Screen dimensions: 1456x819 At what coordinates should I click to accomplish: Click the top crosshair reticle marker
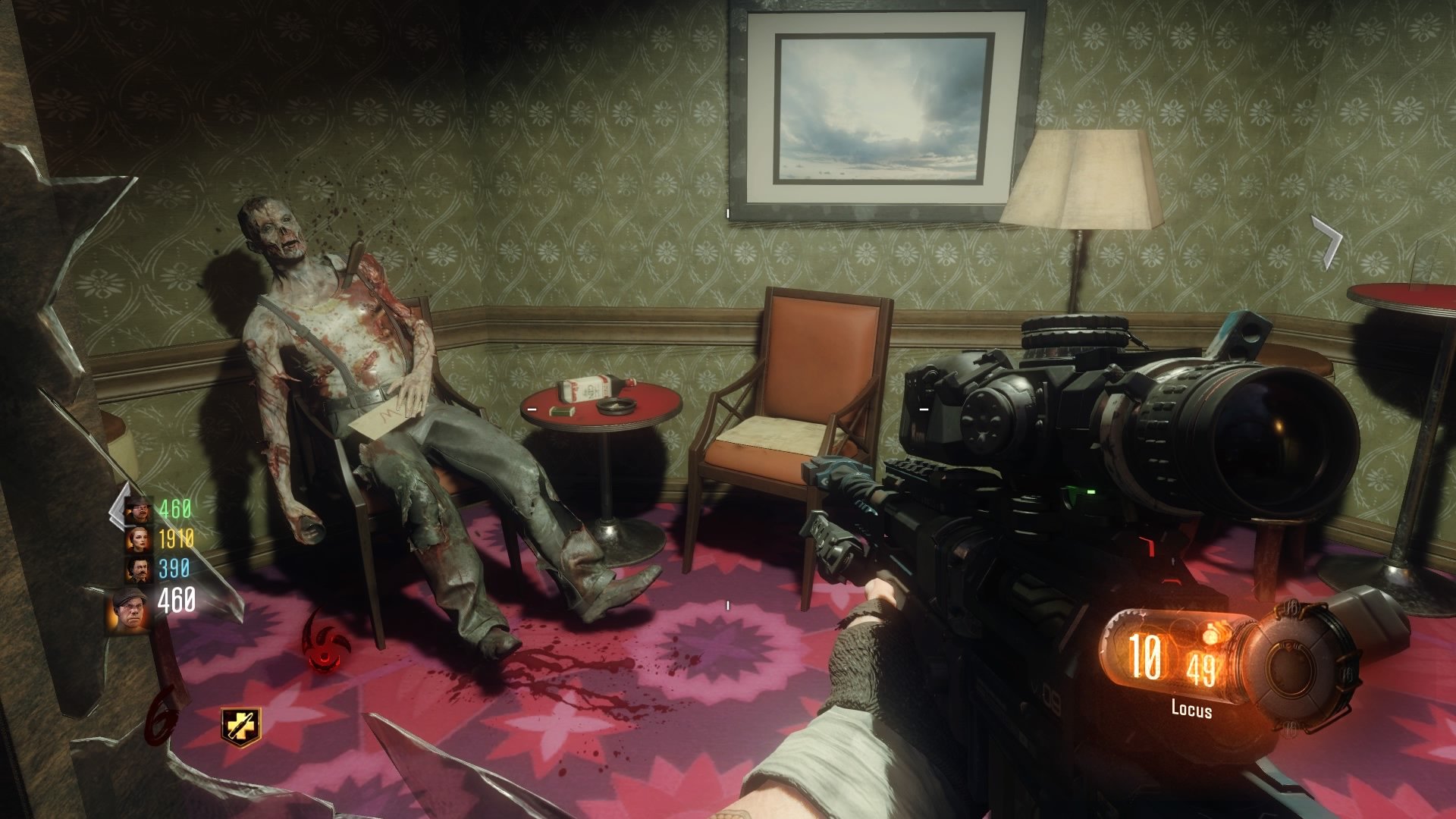[x=730, y=214]
